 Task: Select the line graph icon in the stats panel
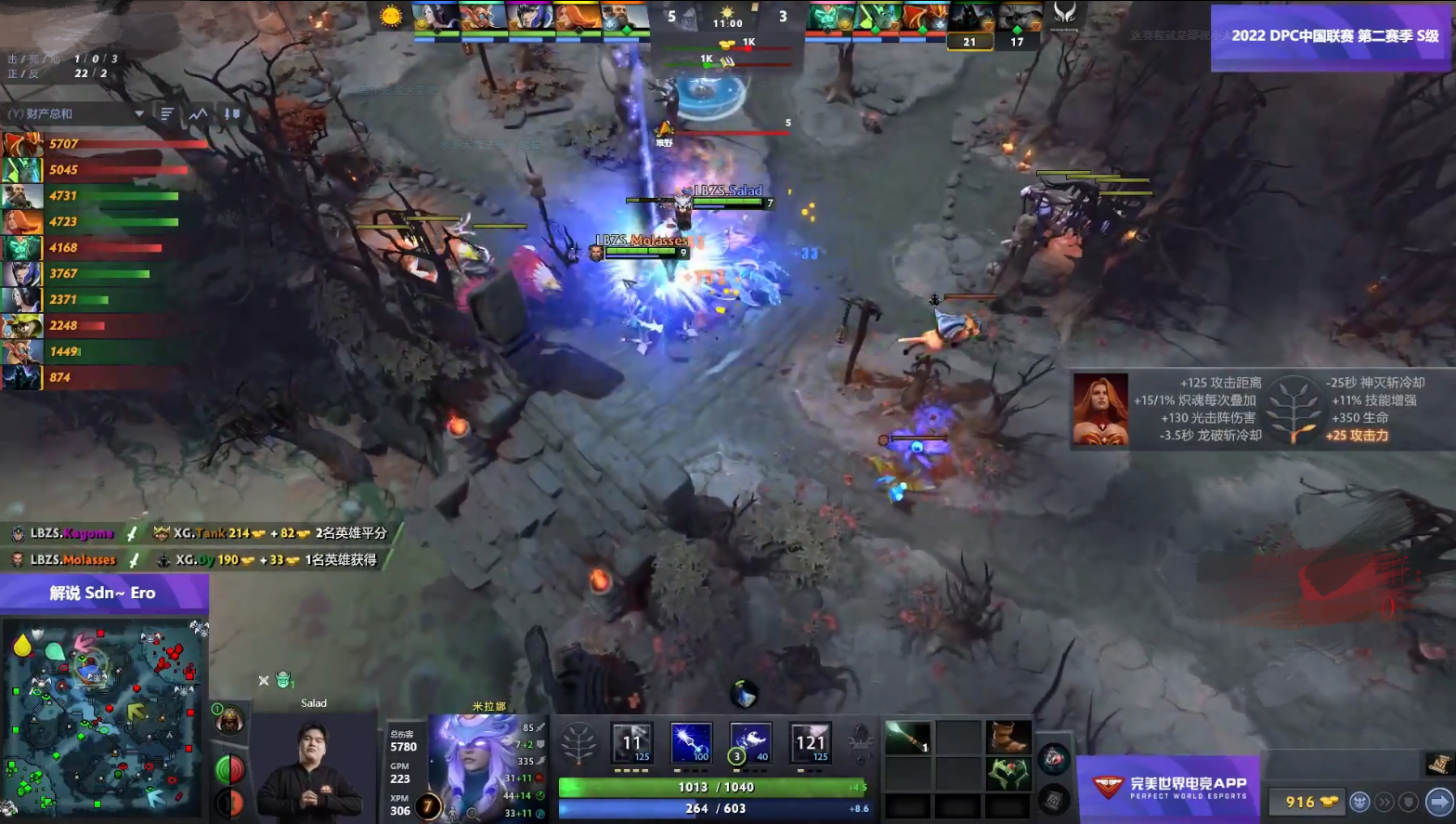[198, 113]
